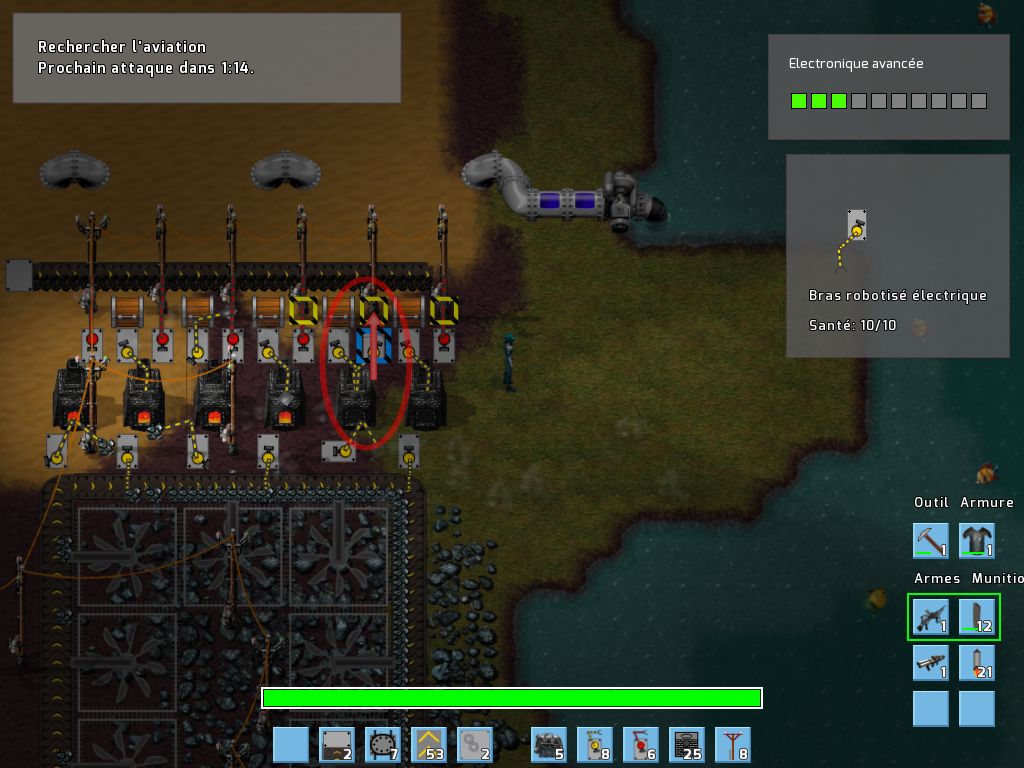
Task: Select the yellow inserter hotbar slot
Action: pyautogui.click(x=595, y=745)
